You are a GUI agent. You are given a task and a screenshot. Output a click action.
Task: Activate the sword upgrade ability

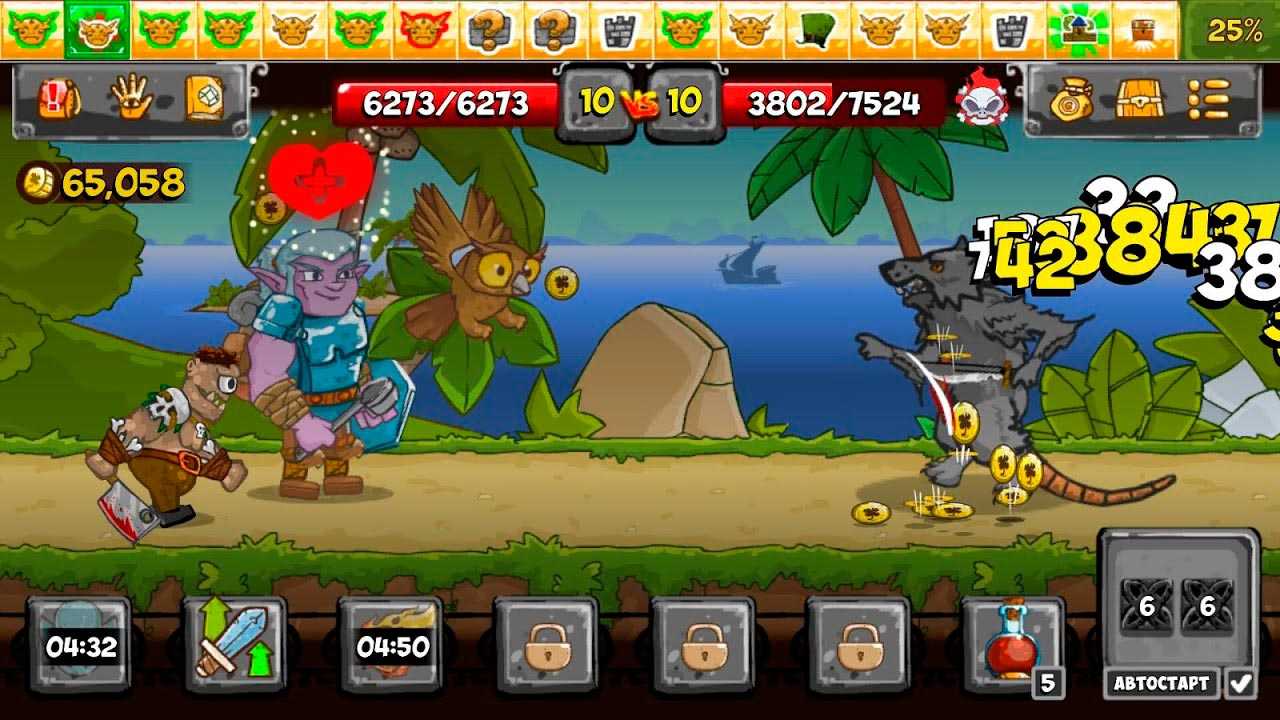click(235, 645)
